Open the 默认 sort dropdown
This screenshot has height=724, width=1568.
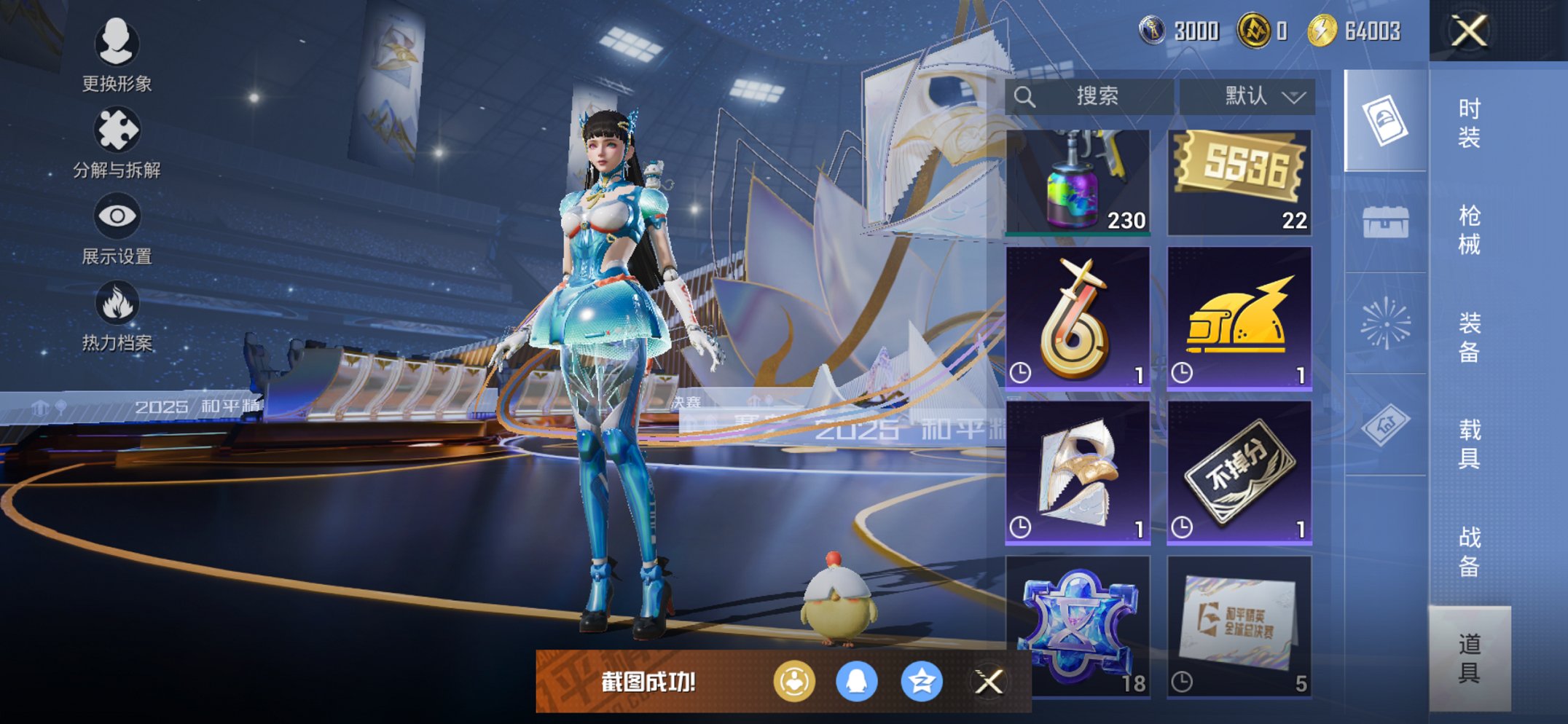point(1247,96)
